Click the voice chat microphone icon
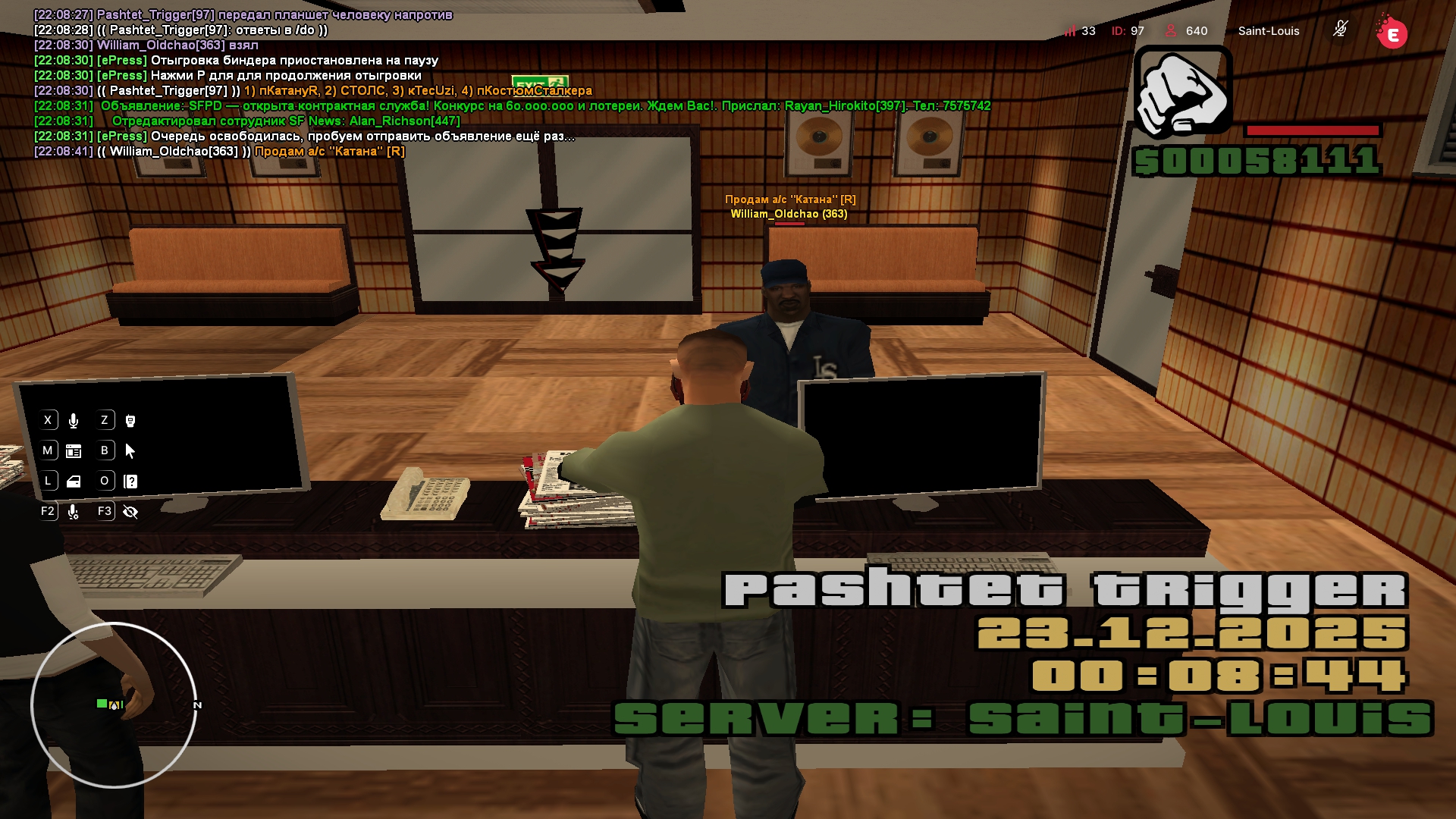1456x819 pixels. [74, 420]
